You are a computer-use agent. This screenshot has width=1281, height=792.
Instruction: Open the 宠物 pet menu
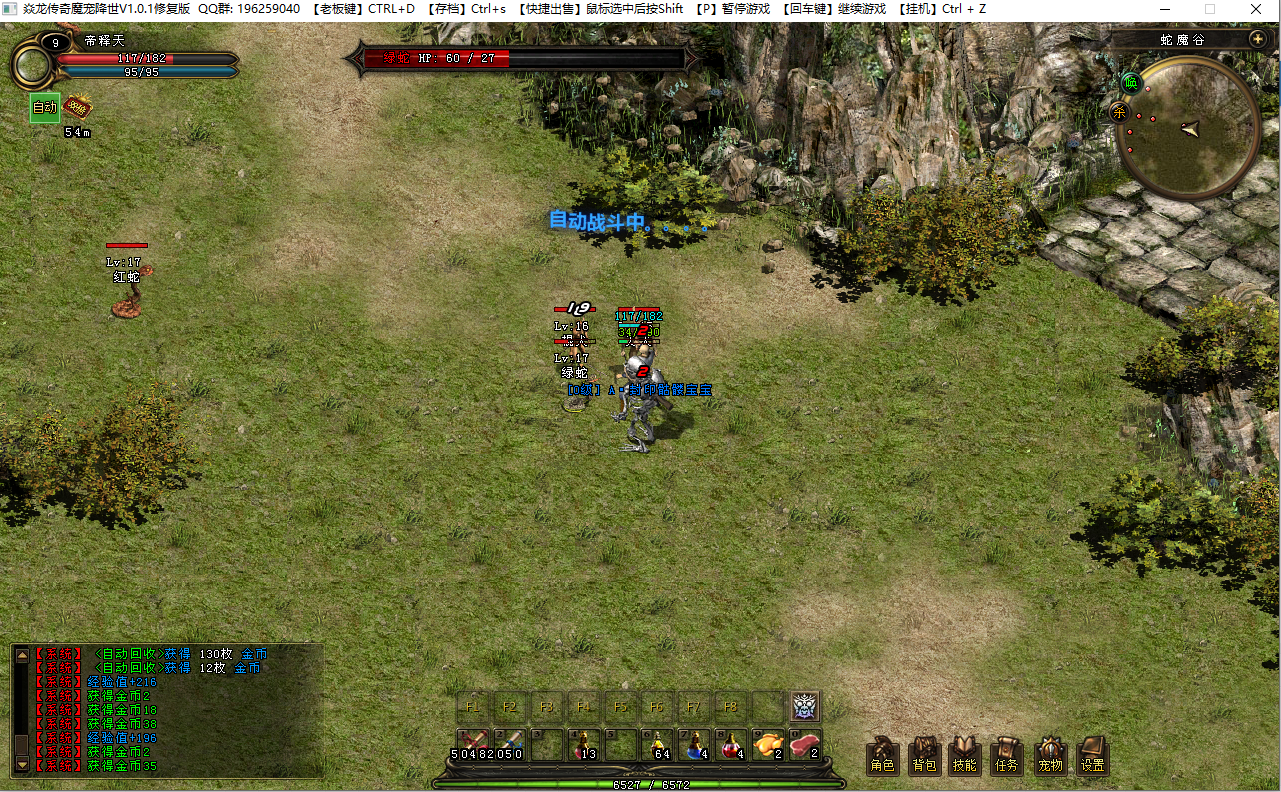point(1050,755)
